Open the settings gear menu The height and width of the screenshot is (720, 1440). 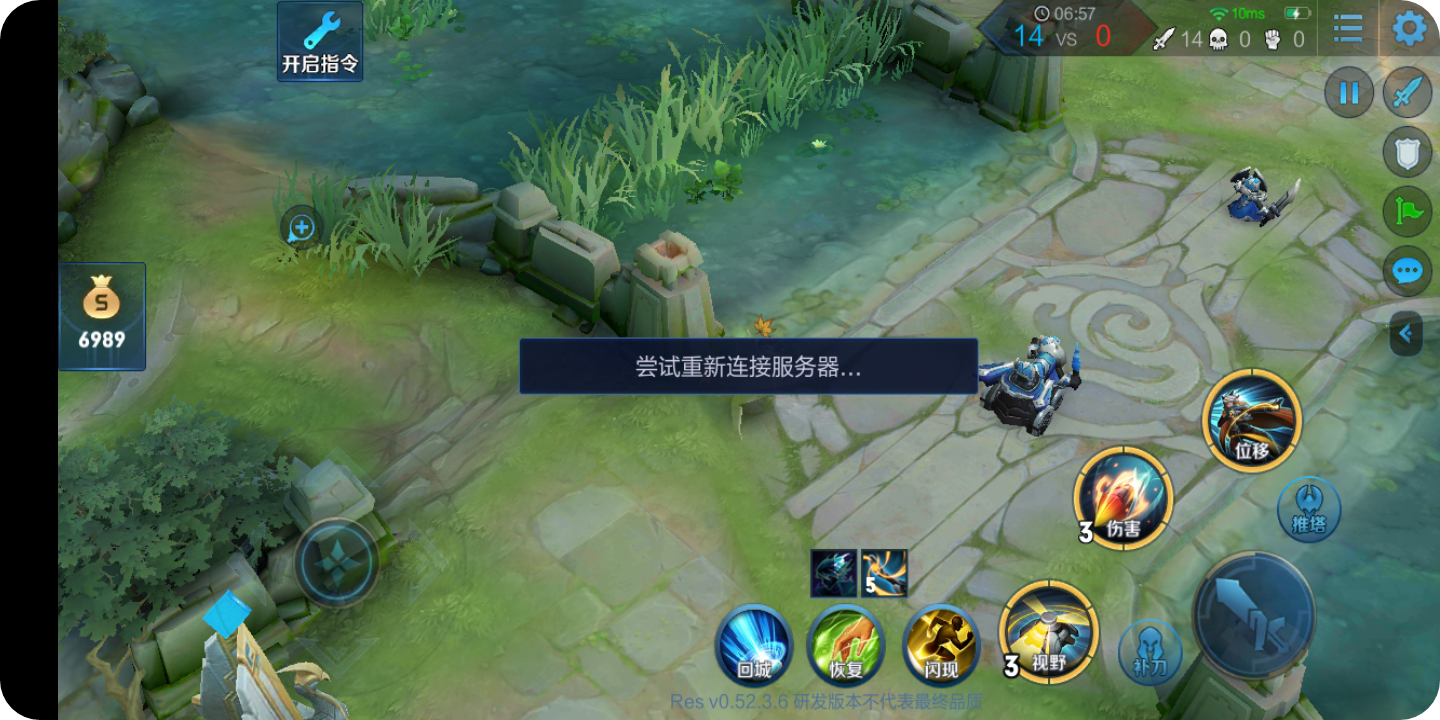coord(1411,30)
